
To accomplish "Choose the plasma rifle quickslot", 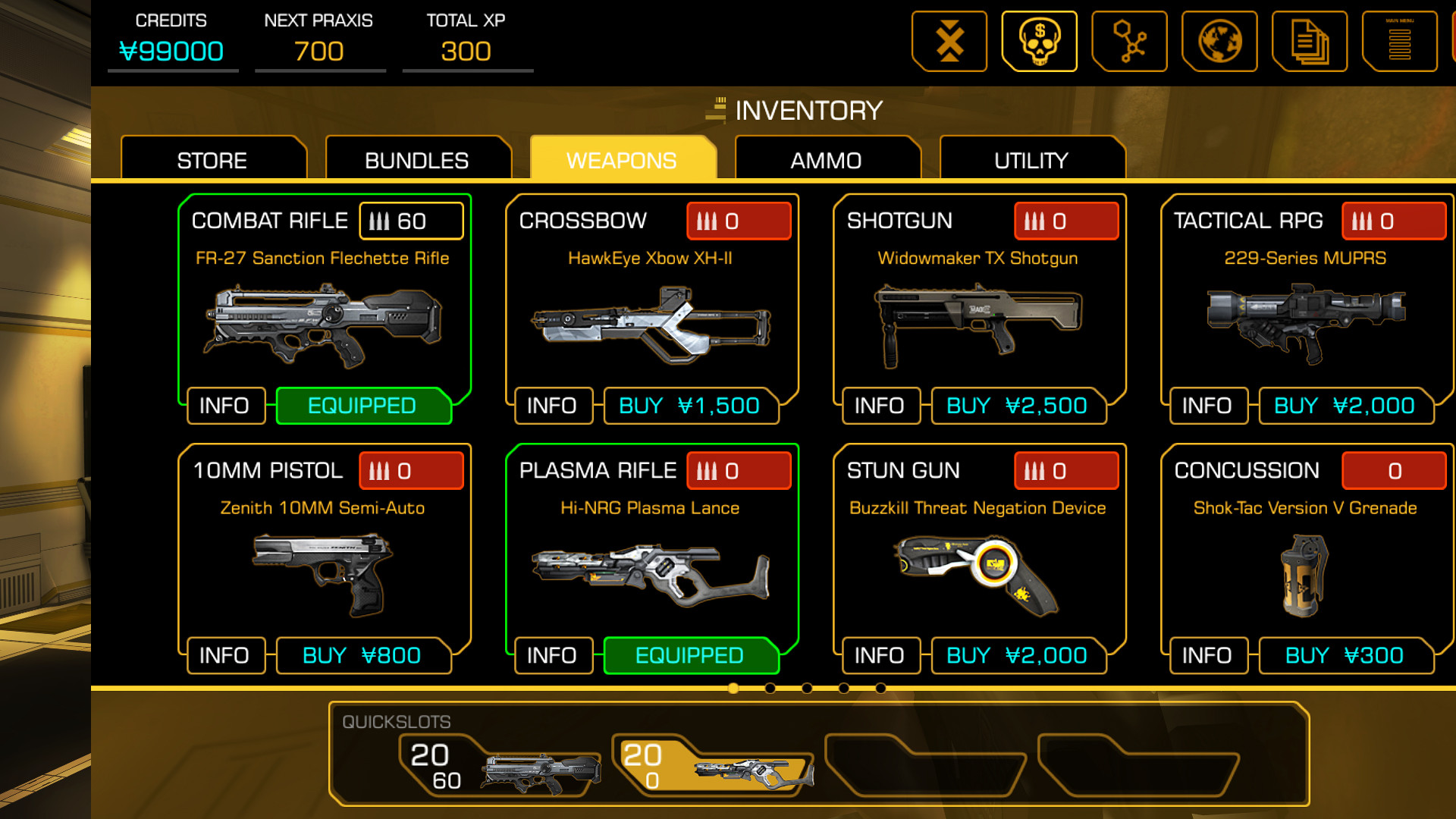I will pos(713,767).
